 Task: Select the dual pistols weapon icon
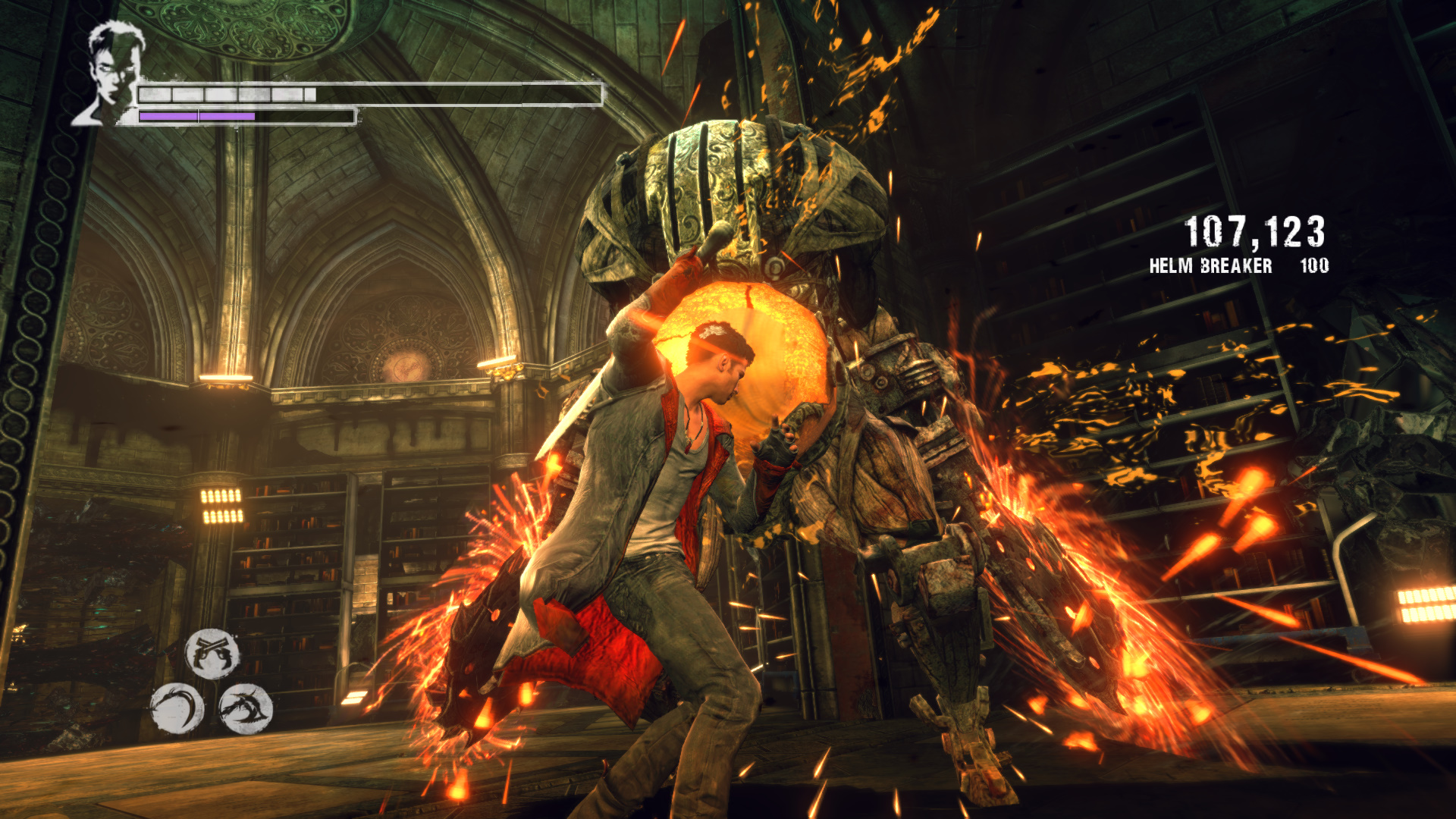pos(212,653)
